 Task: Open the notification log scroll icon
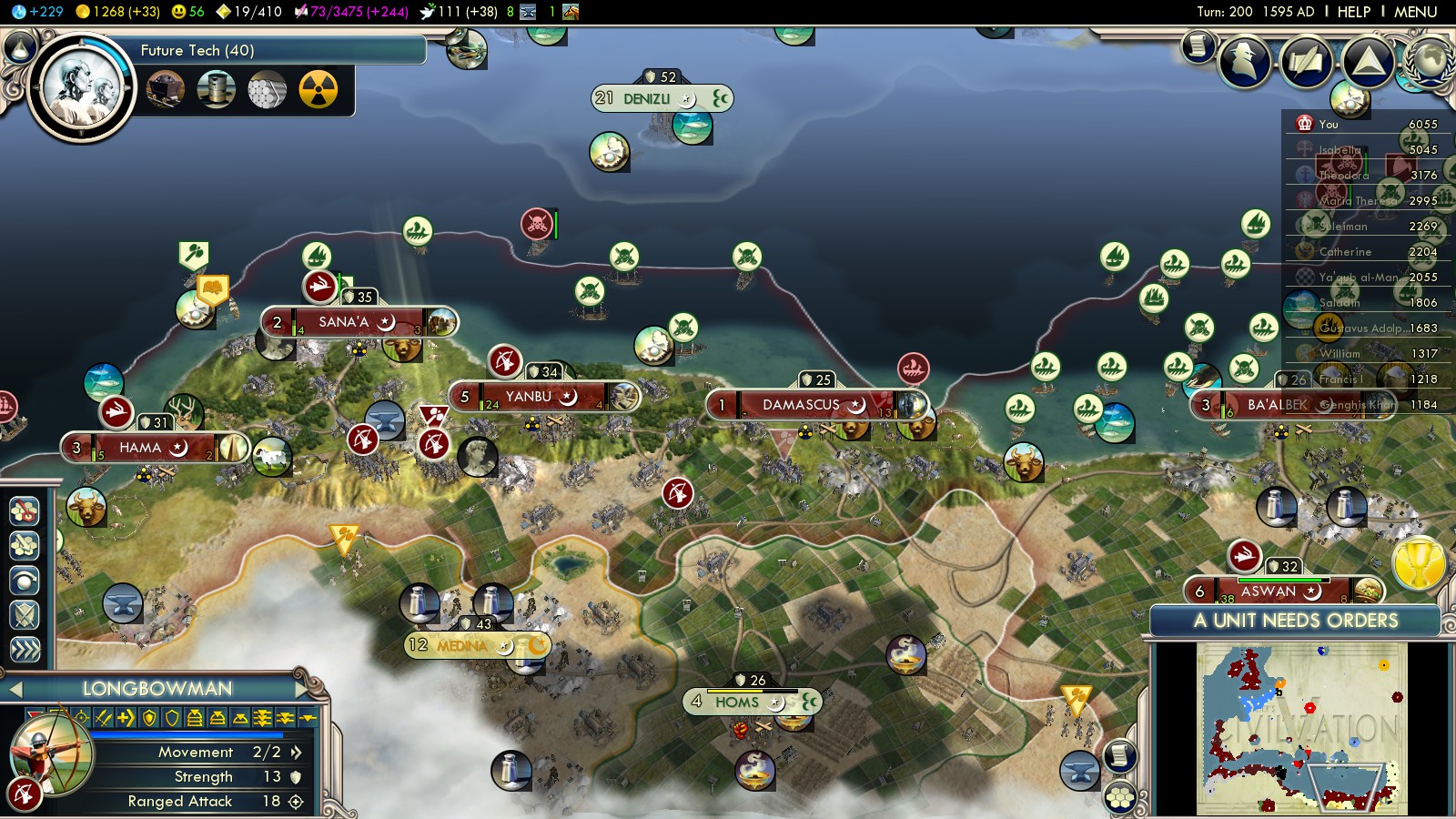[x=1198, y=45]
